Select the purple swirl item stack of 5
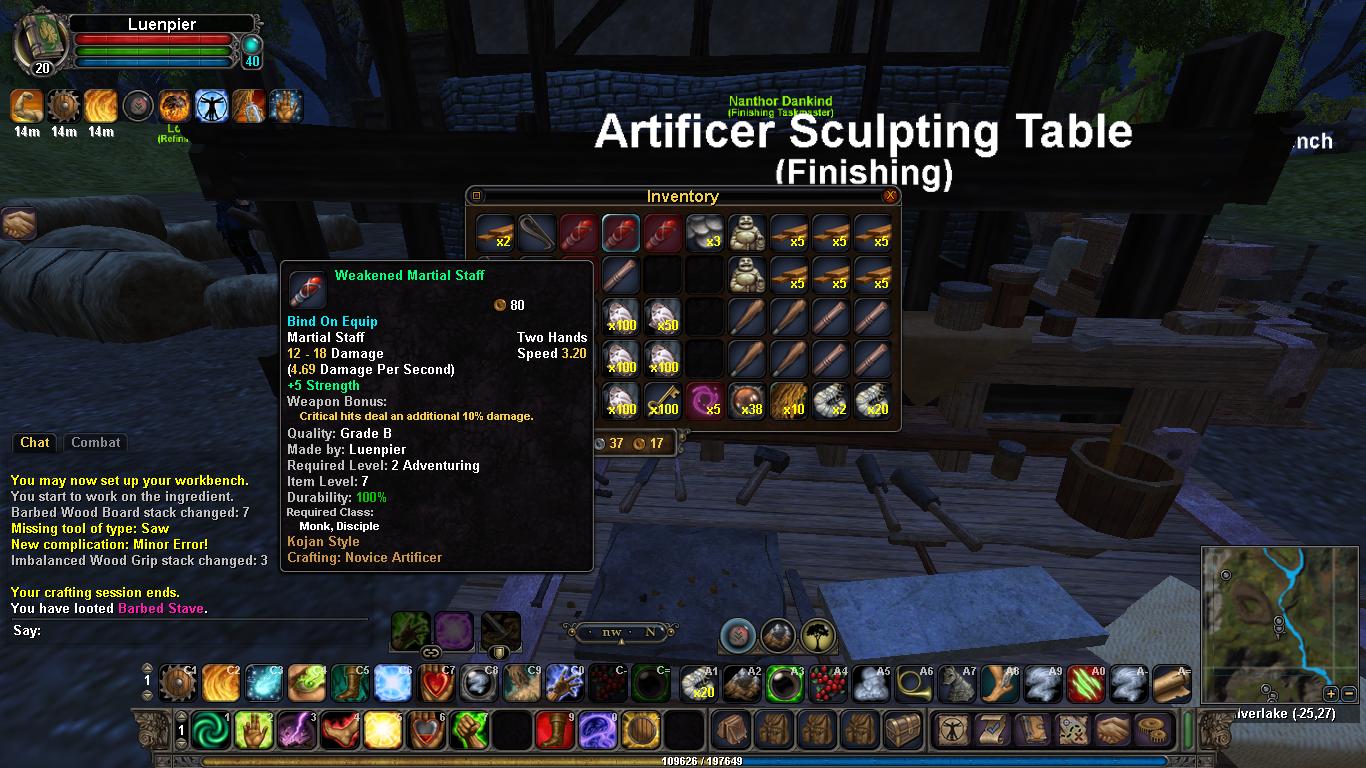Viewport: 1366px width, 768px height. click(704, 401)
